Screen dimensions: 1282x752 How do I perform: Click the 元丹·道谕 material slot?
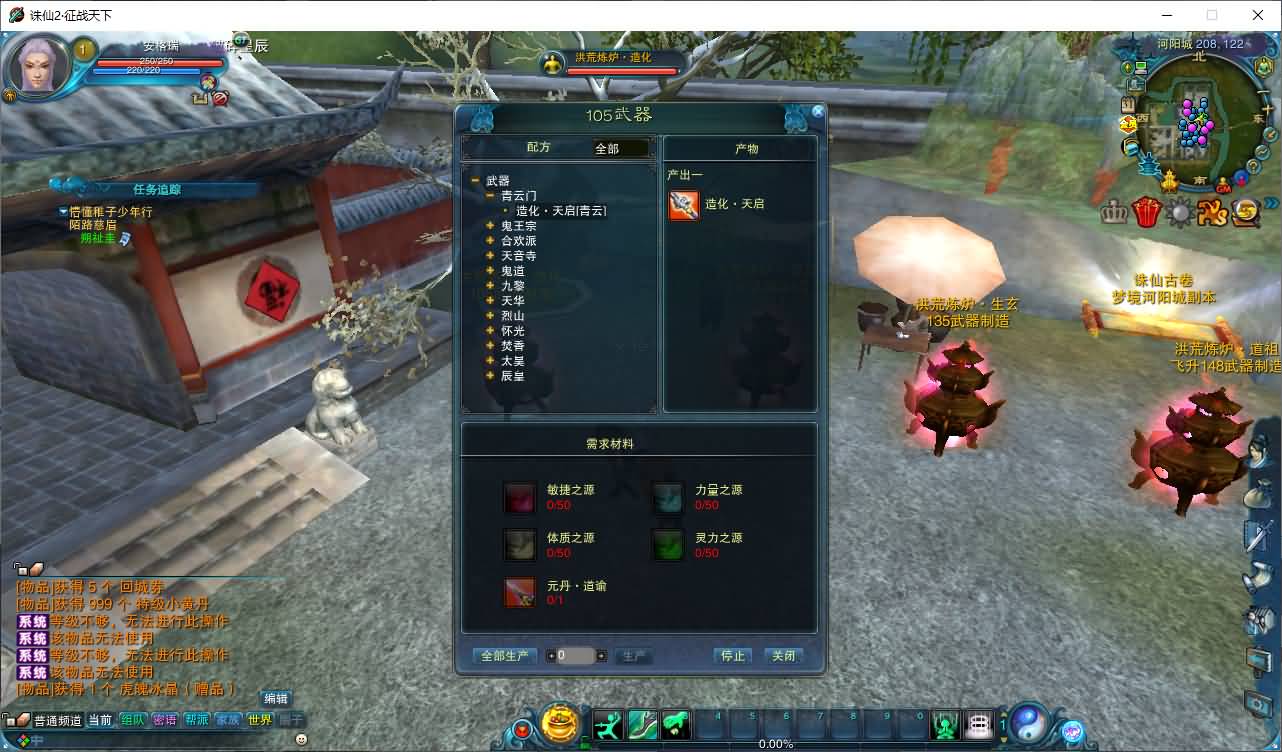click(x=519, y=593)
